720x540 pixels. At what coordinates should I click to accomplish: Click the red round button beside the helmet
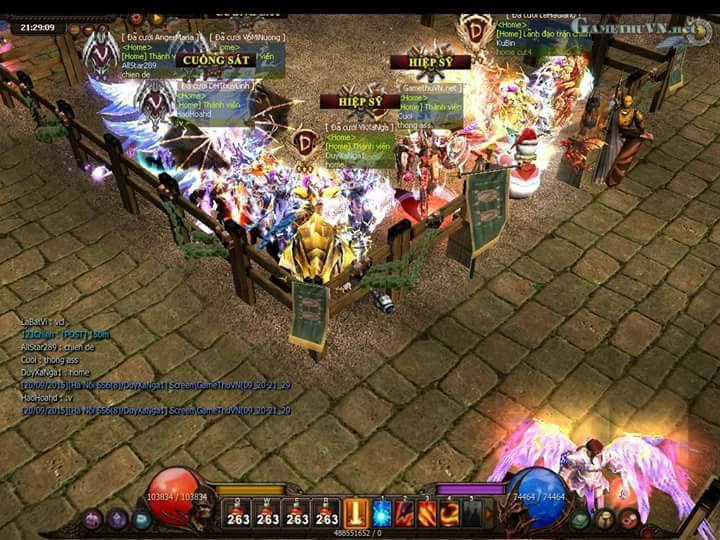629,519
